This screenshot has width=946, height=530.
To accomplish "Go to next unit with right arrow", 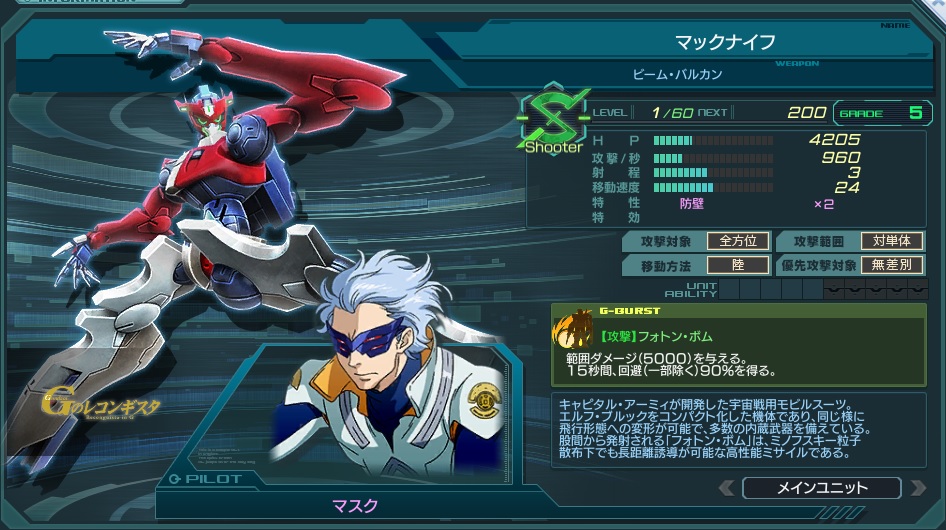I will [x=917, y=488].
